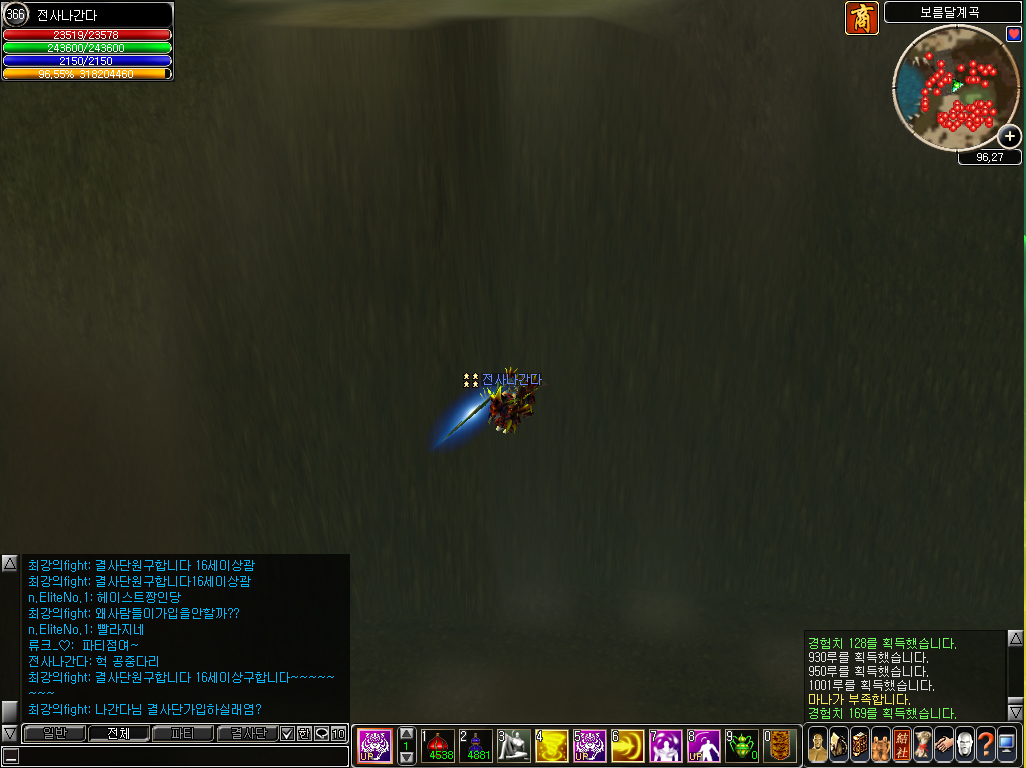
Task: Click the up arrow on hotbar page selector
Action: 406,733
